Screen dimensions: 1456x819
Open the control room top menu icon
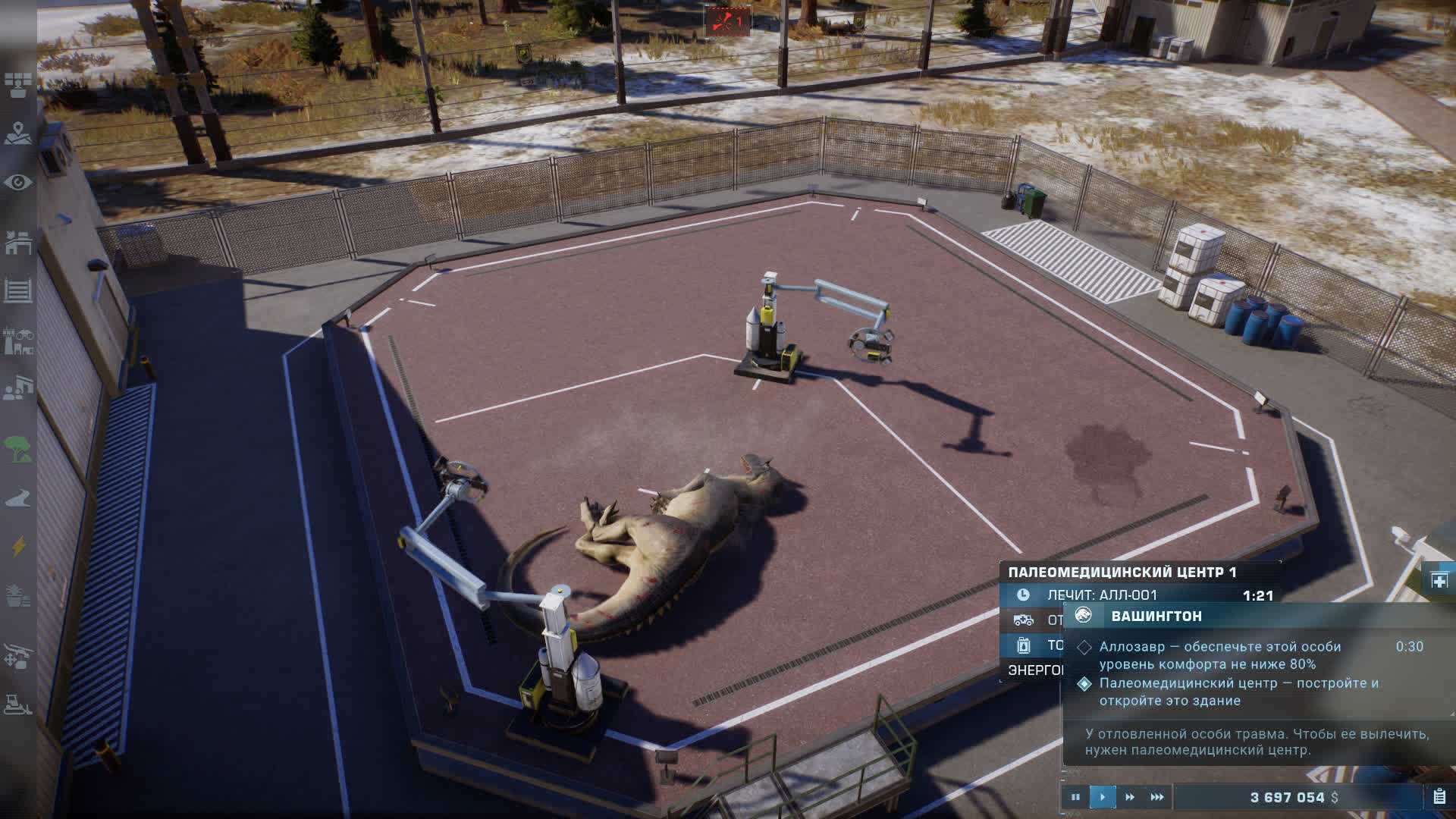17,85
